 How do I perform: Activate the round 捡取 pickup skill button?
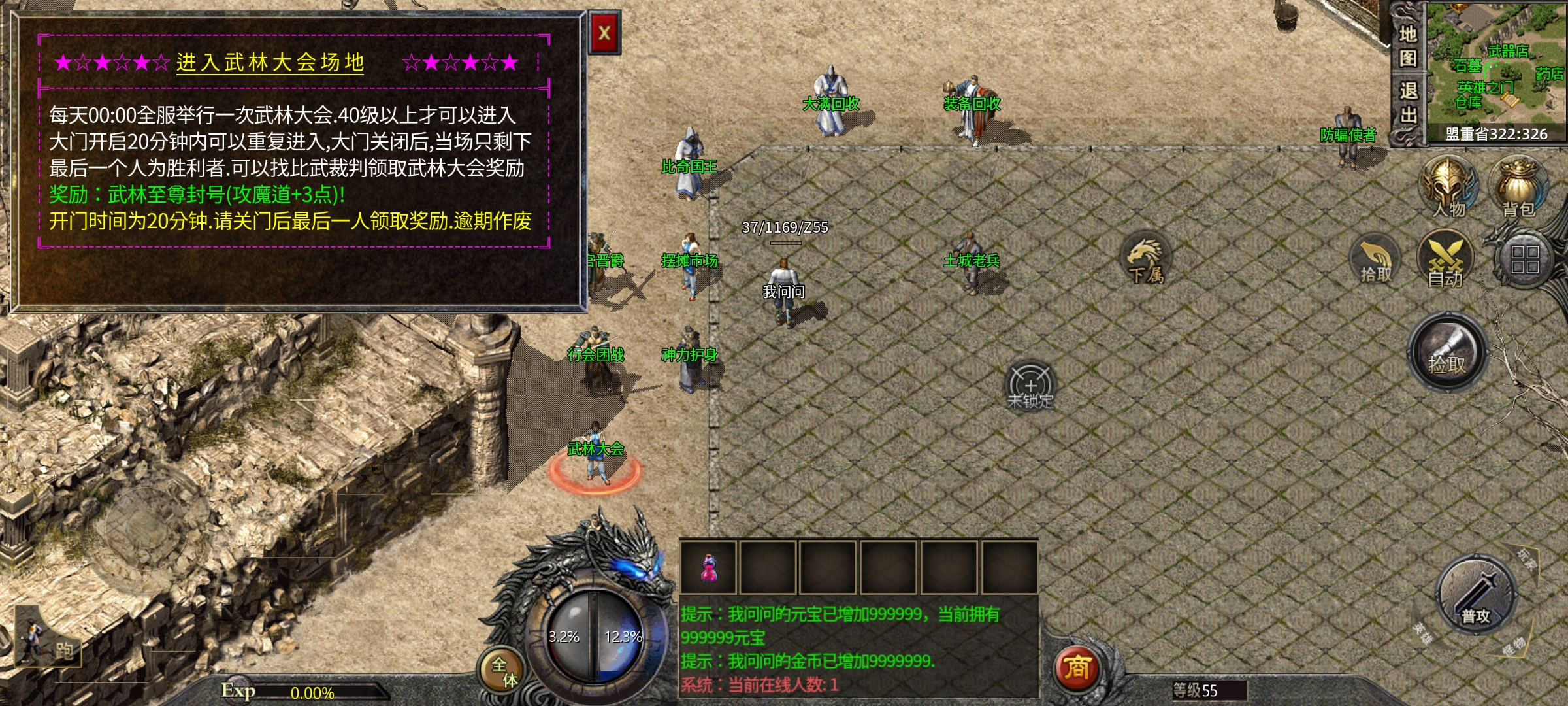(1447, 353)
